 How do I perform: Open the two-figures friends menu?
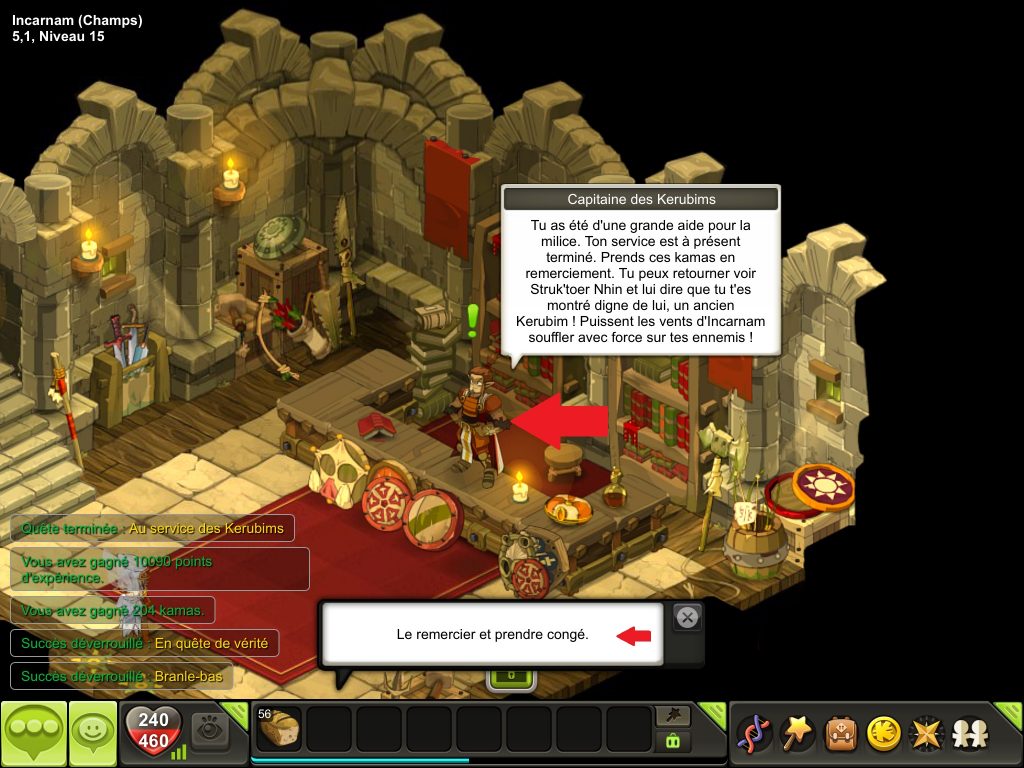click(x=969, y=735)
